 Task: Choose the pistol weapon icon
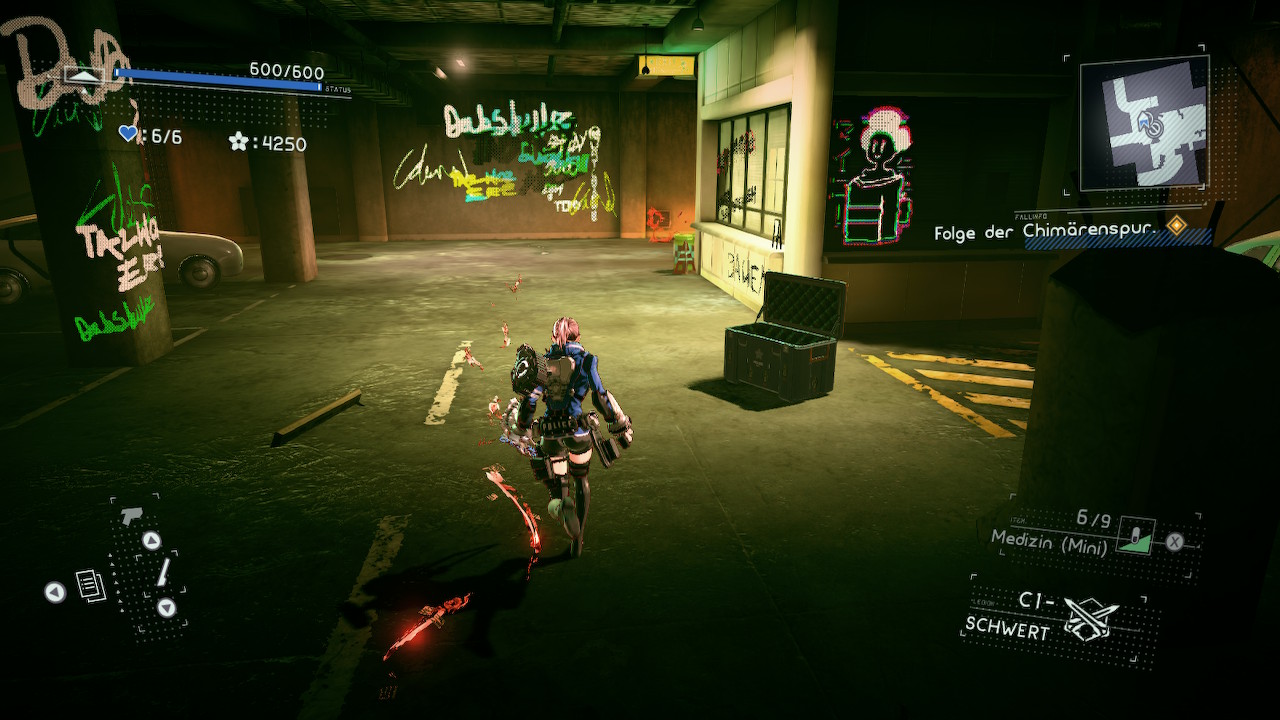(130, 516)
